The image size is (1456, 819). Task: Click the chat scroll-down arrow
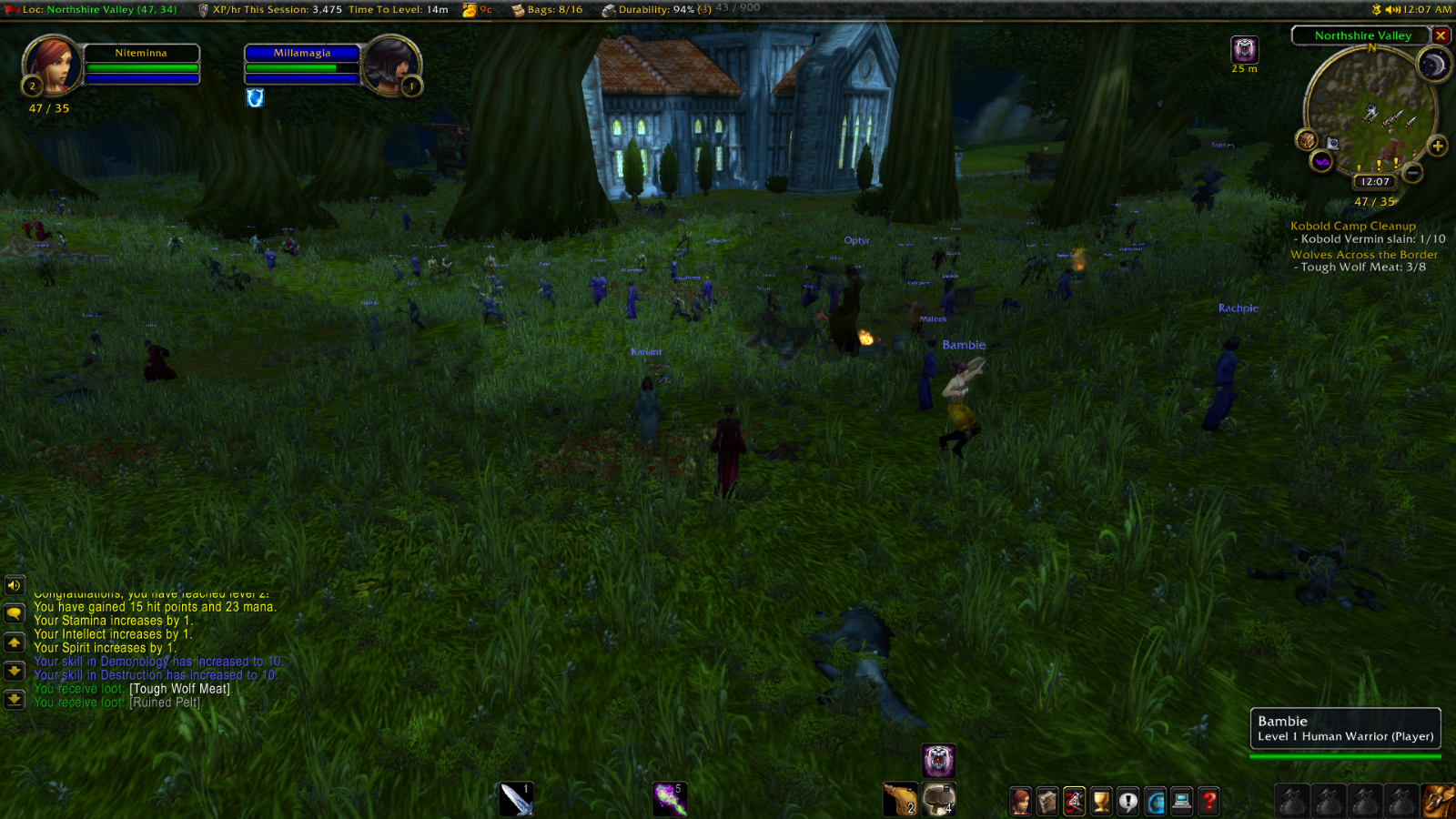click(x=14, y=671)
